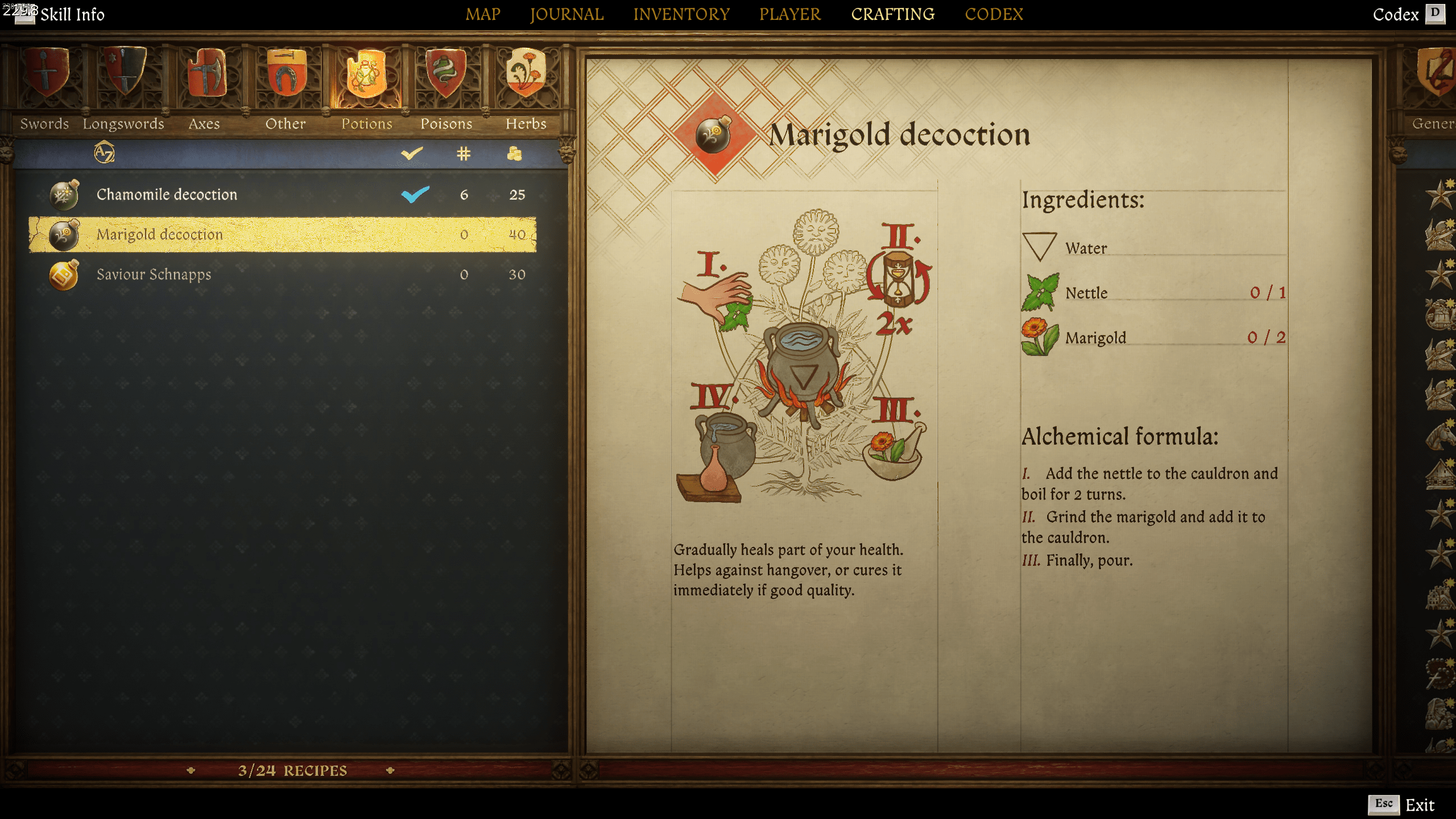
Task: Sort recipes by checkmark column
Action: [x=412, y=154]
